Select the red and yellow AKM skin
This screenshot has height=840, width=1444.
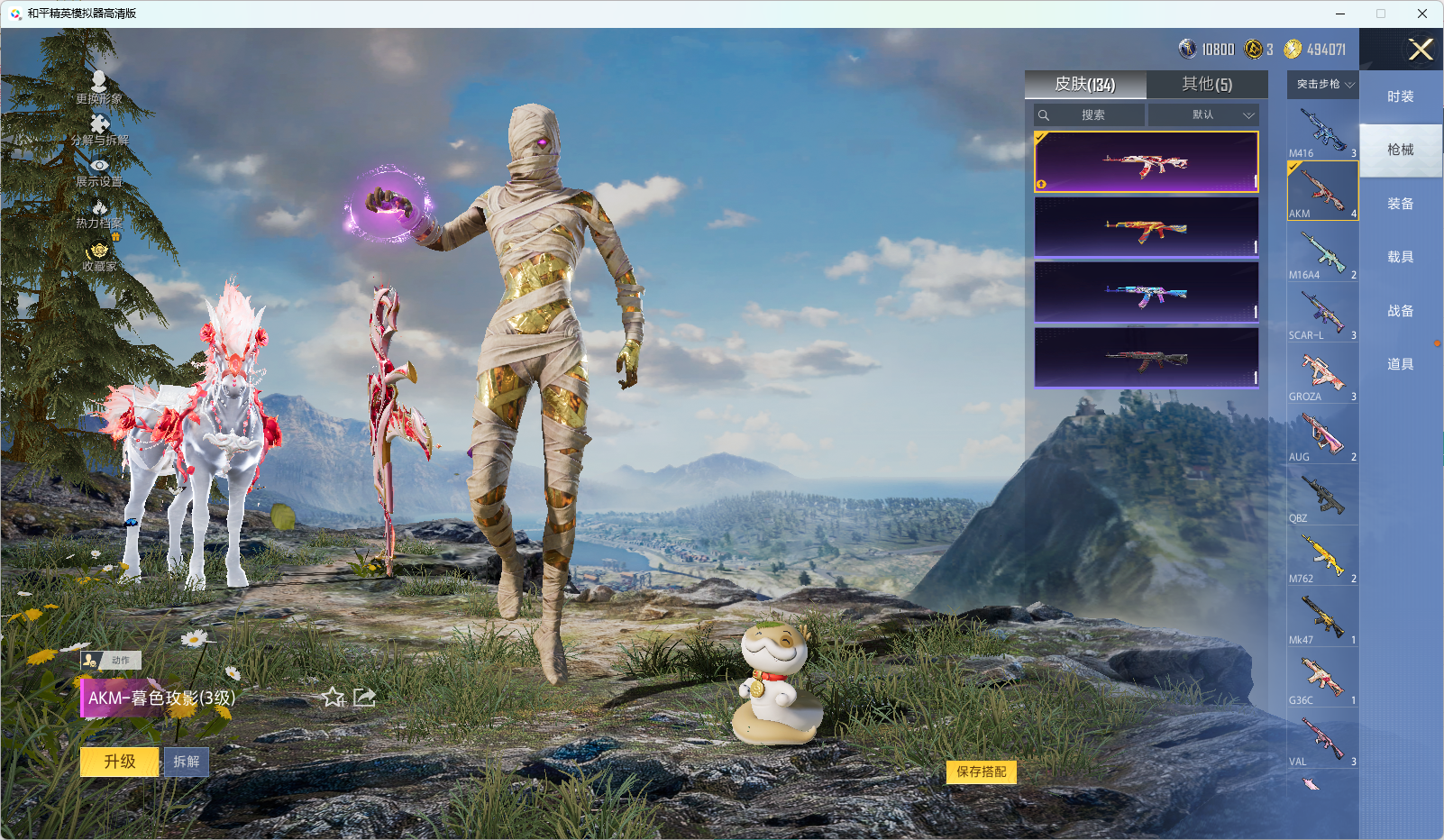1146,228
